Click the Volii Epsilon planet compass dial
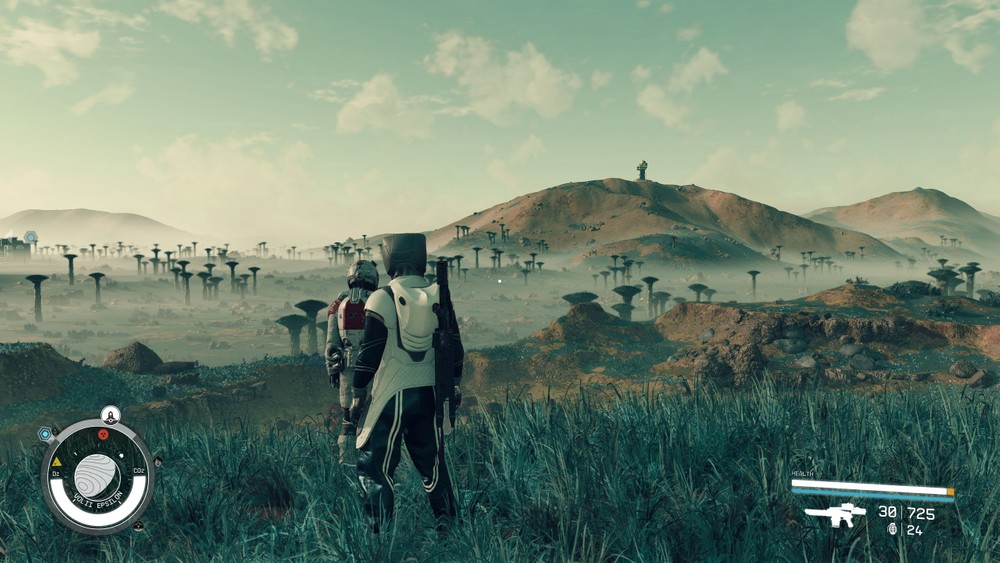The image size is (1000, 563). 97,475
